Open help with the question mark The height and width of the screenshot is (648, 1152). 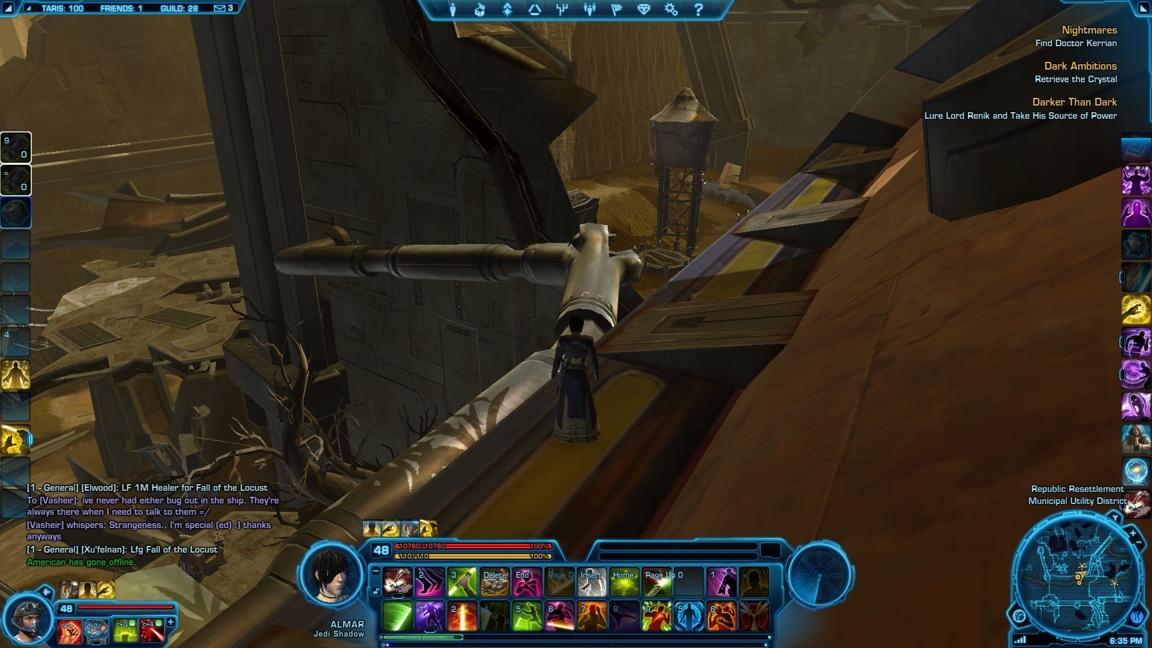pos(698,10)
